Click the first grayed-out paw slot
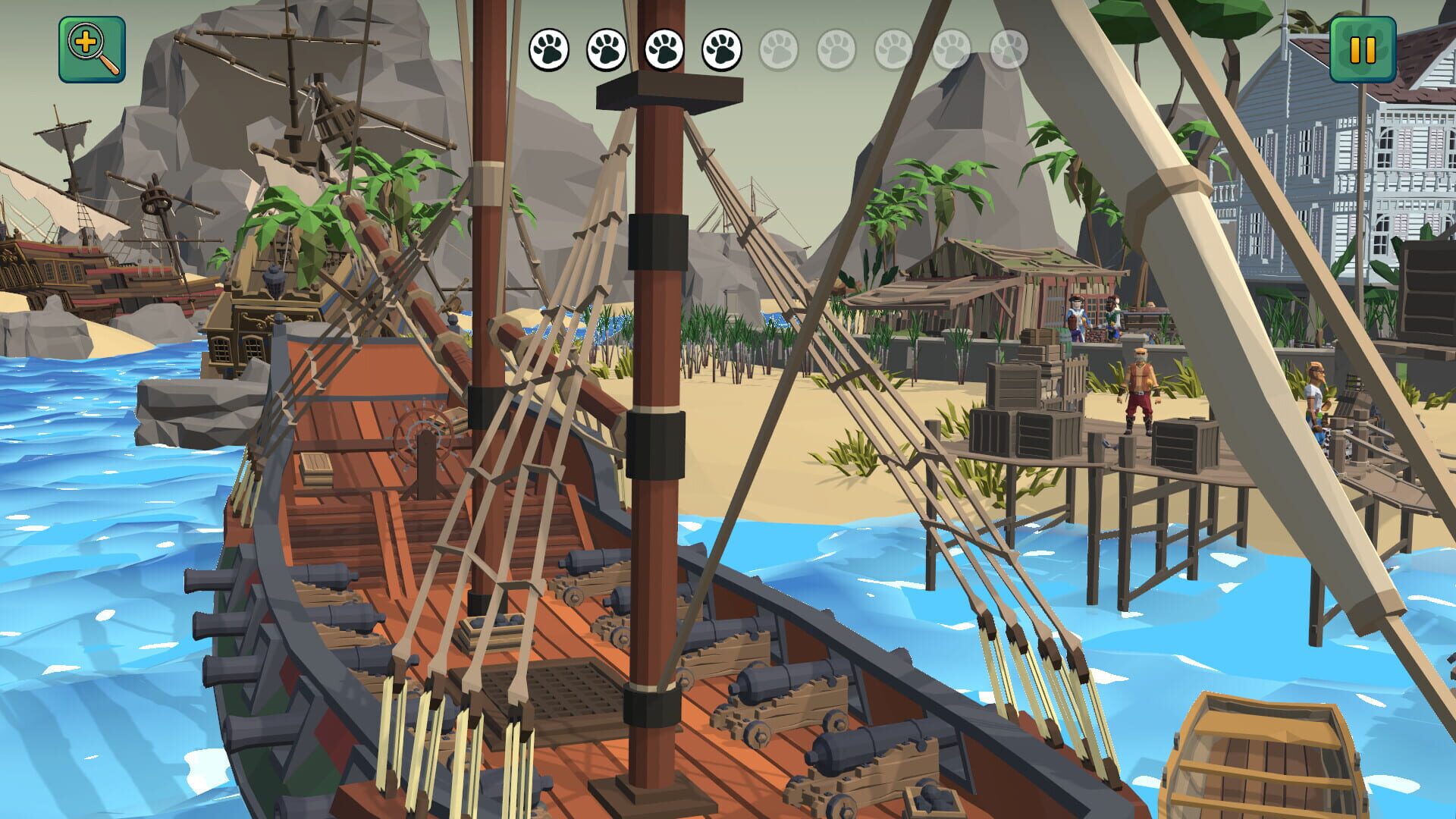 [x=777, y=49]
